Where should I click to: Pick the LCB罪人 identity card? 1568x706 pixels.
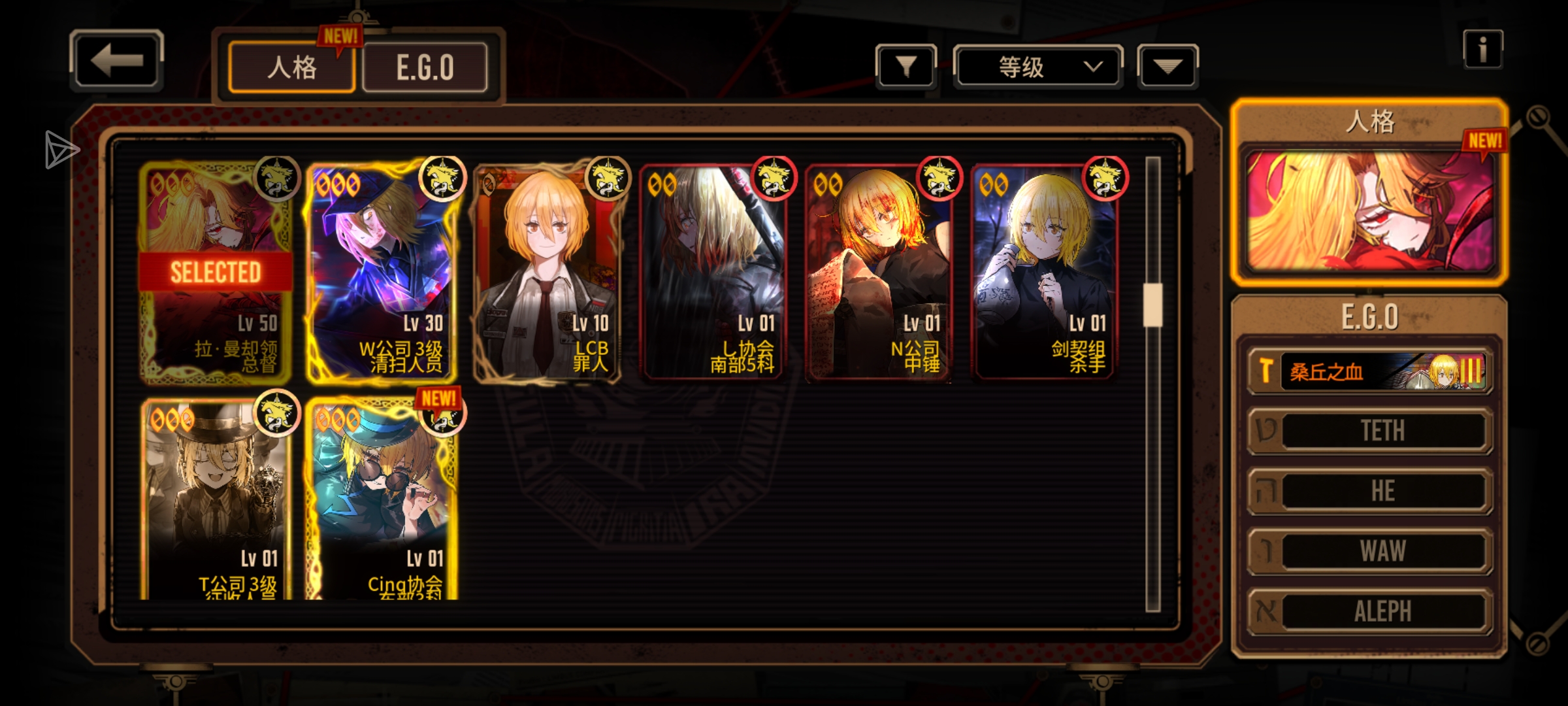point(547,272)
